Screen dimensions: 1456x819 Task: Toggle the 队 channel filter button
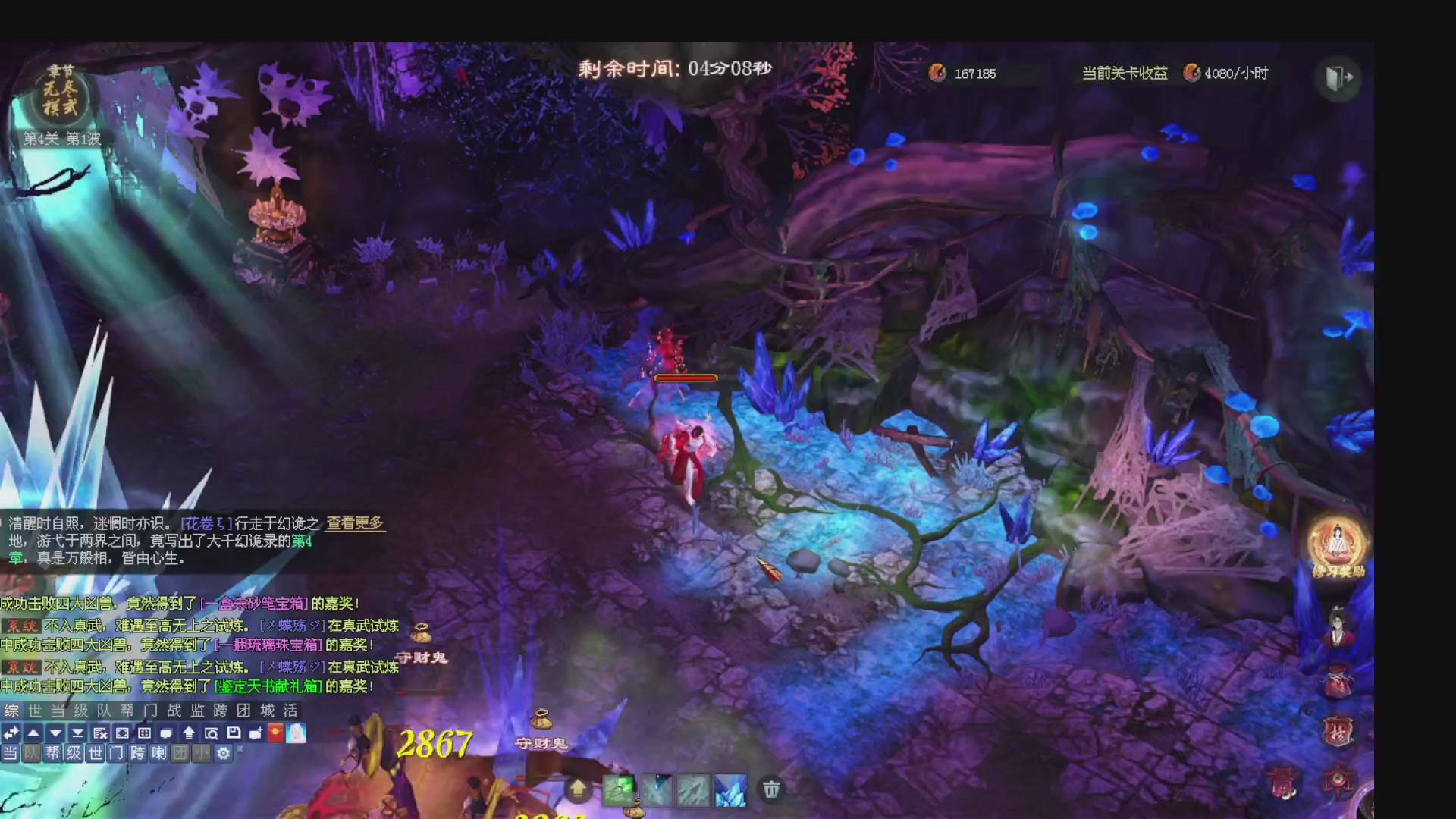click(32, 753)
